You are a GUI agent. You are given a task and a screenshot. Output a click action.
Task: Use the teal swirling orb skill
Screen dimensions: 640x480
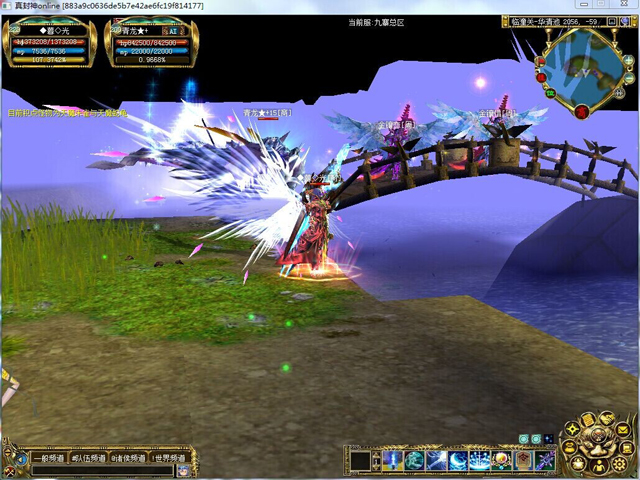pos(413,460)
